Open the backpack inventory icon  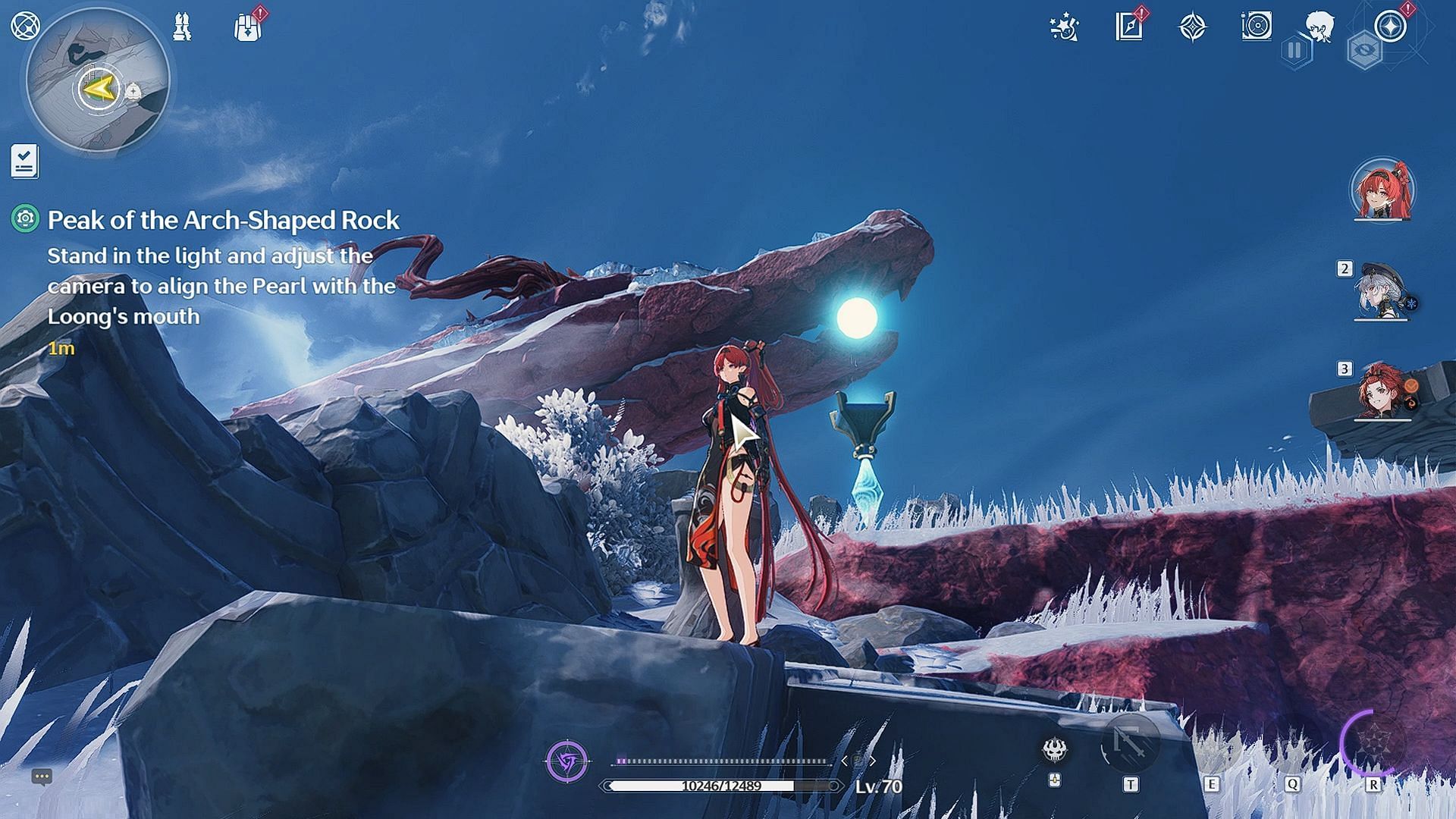coord(247,27)
